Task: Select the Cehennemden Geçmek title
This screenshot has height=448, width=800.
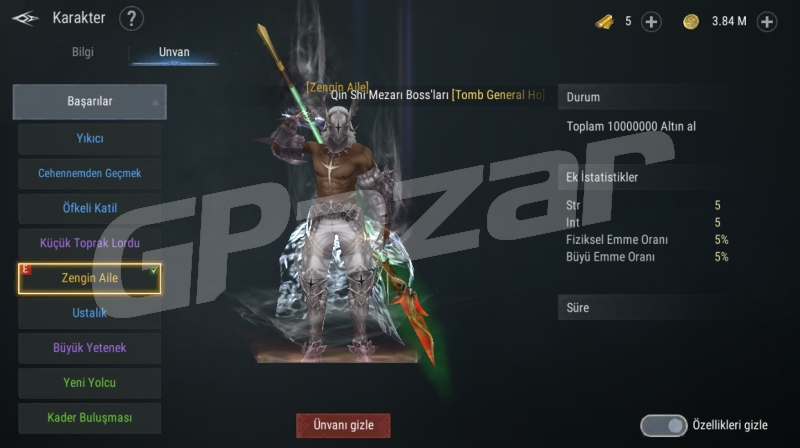Action: tap(90, 173)
